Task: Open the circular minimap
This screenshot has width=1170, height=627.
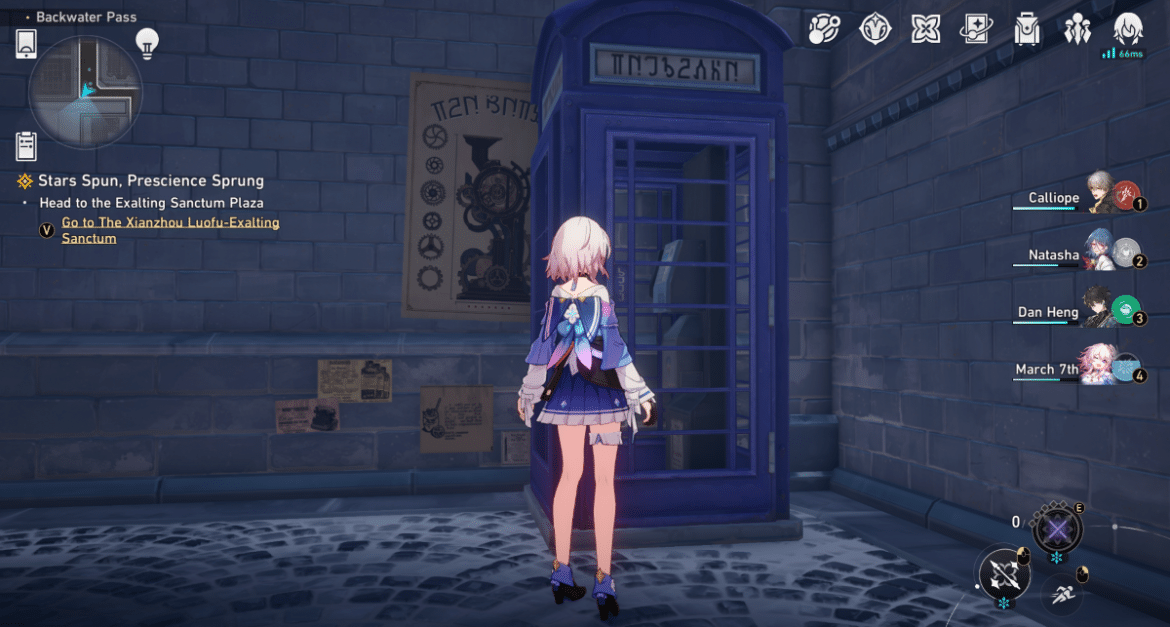Action: click(86, 92)
